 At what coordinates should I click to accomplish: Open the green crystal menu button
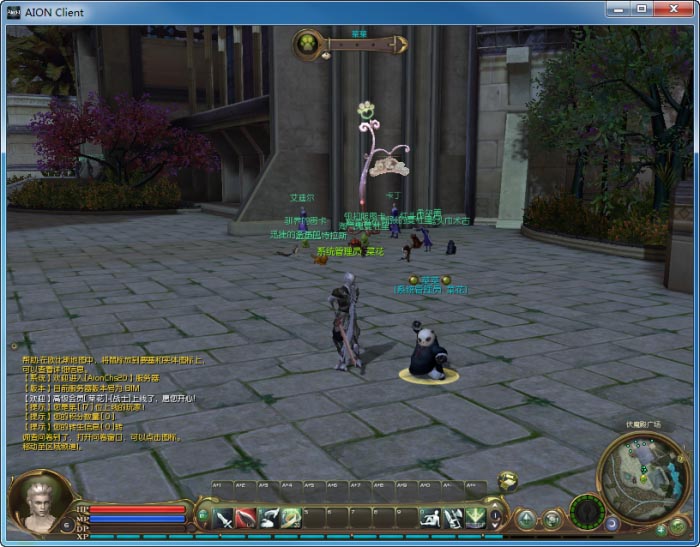527,518
